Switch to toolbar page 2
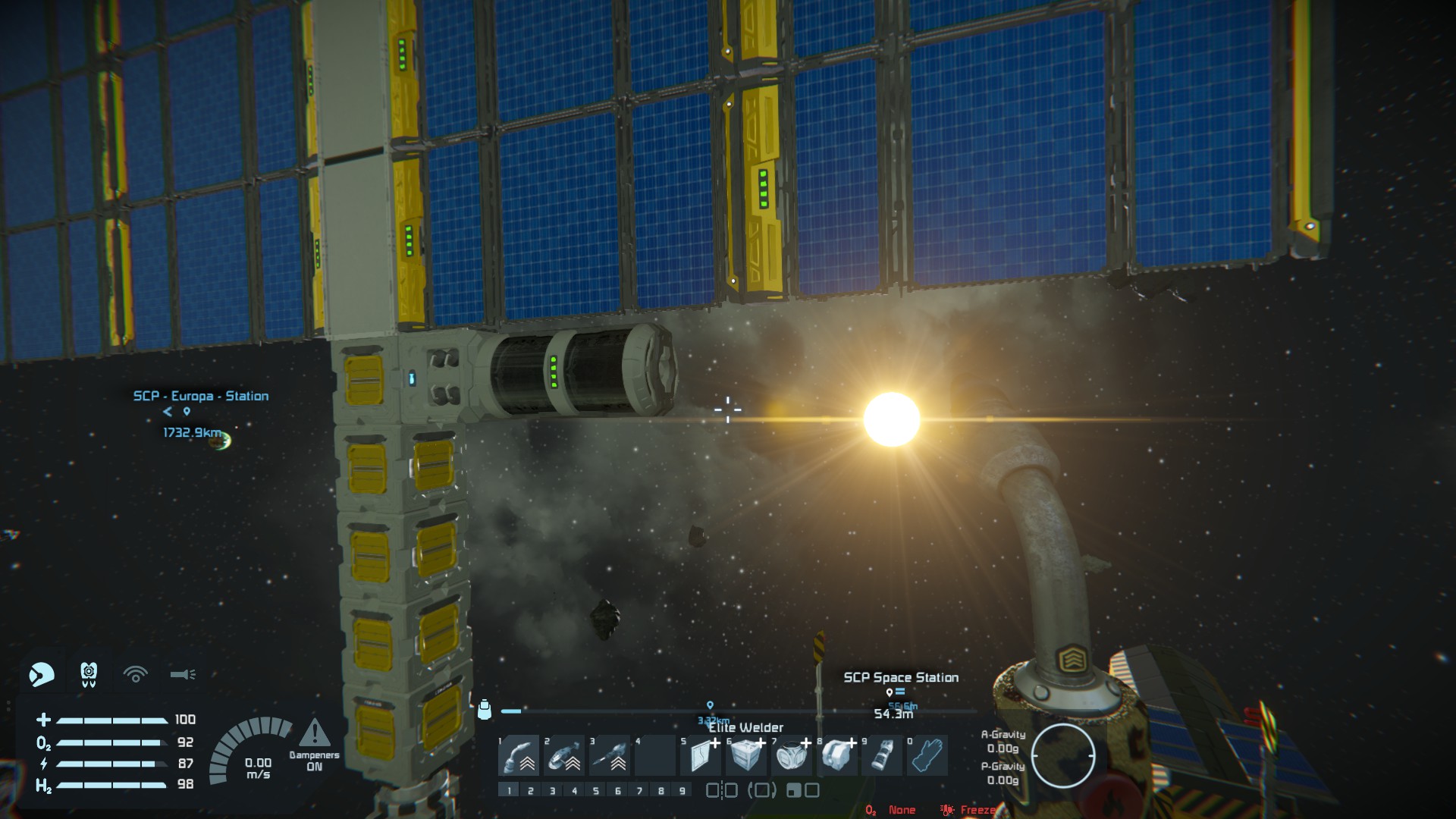Image resolution: width=1456 pixels, height=819 pixels. pos(531,791)
